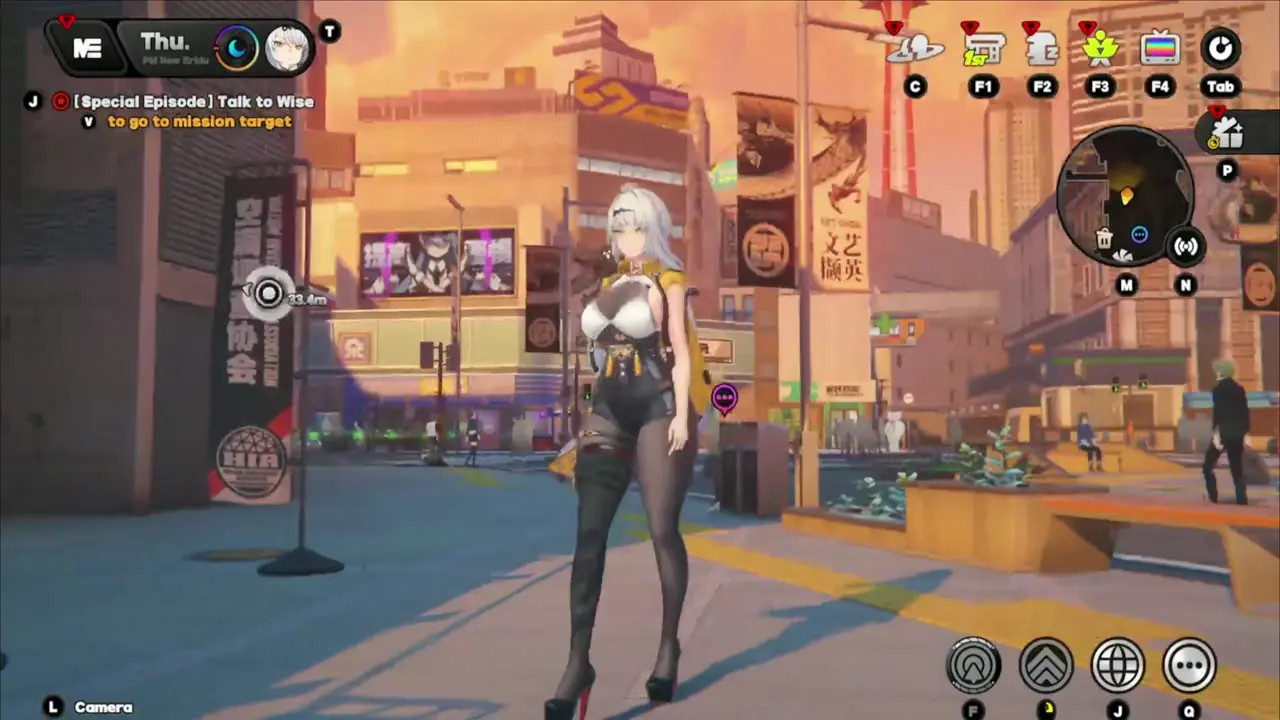Open the circular city minimap
The image size is (1280, 720).
click(1124, 197)
